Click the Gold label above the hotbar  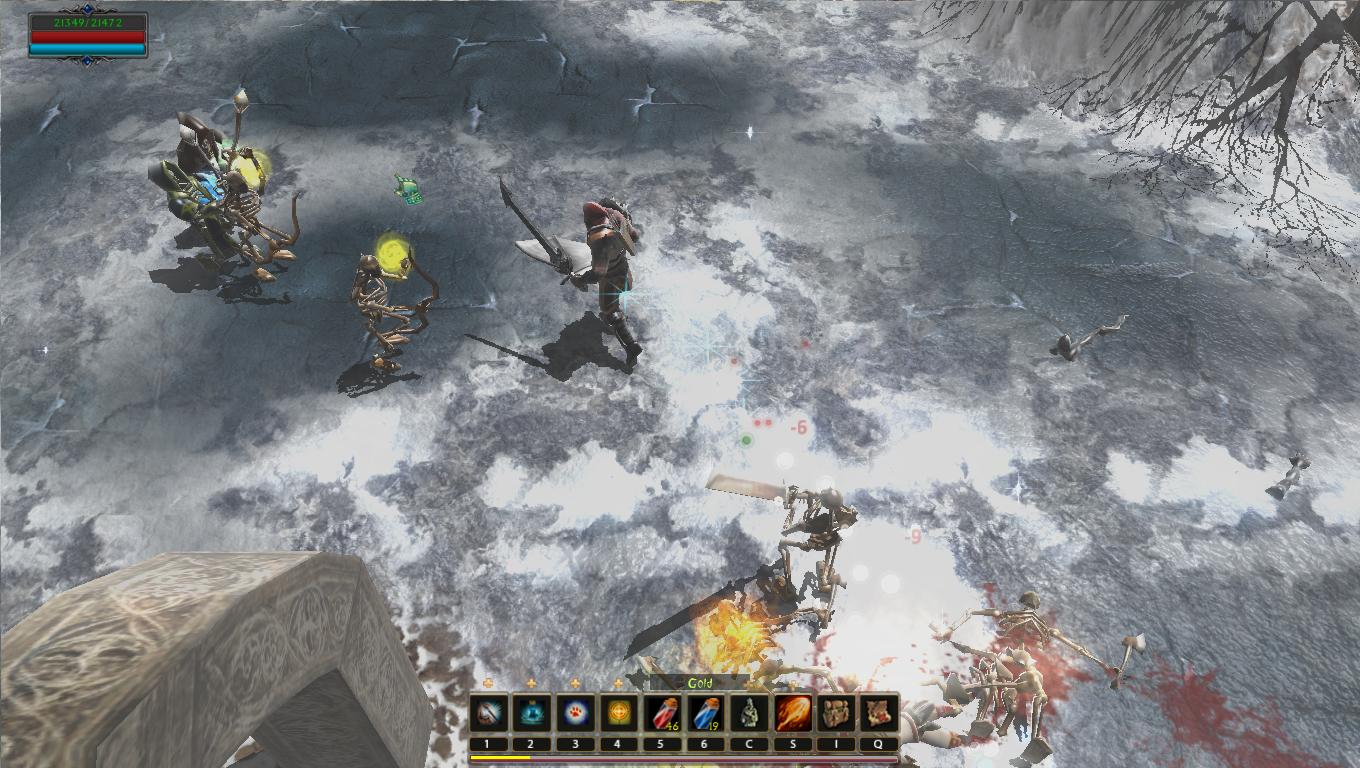pyautogui.click(x=700, y=684)
